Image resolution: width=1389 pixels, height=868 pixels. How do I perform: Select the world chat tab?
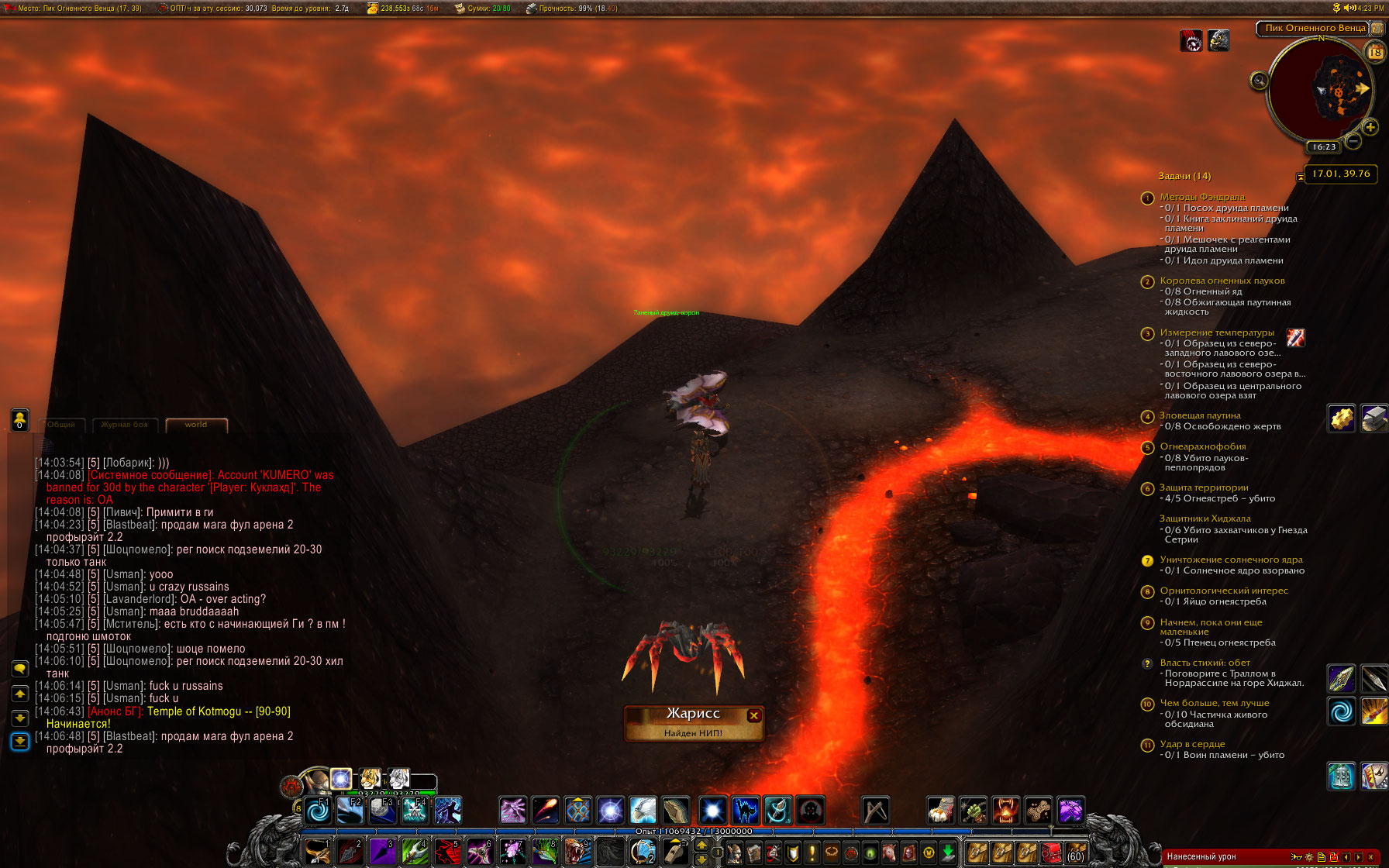[x=196, y=425]
